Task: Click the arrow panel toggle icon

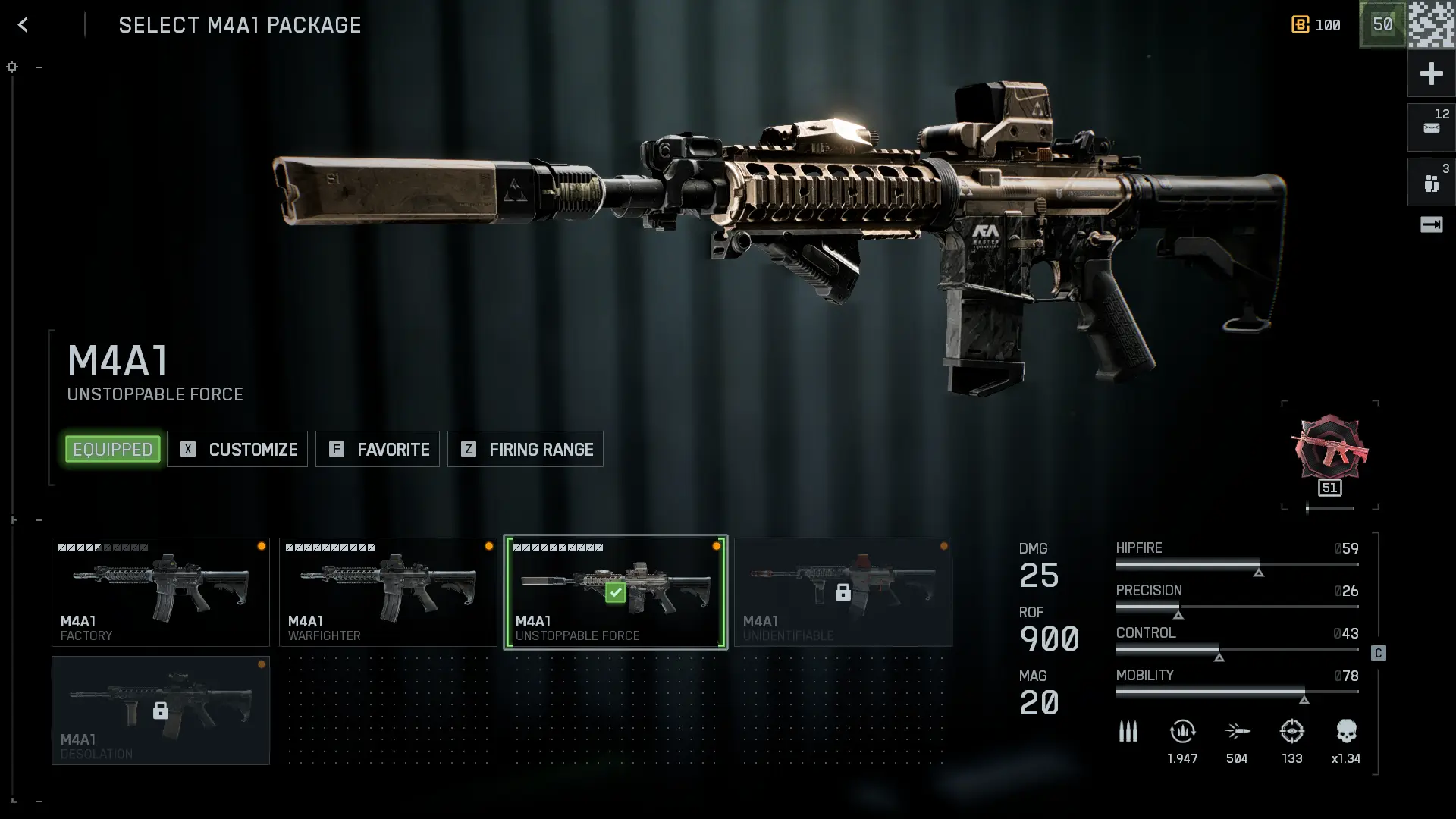Action: (x=1431, y=224)
